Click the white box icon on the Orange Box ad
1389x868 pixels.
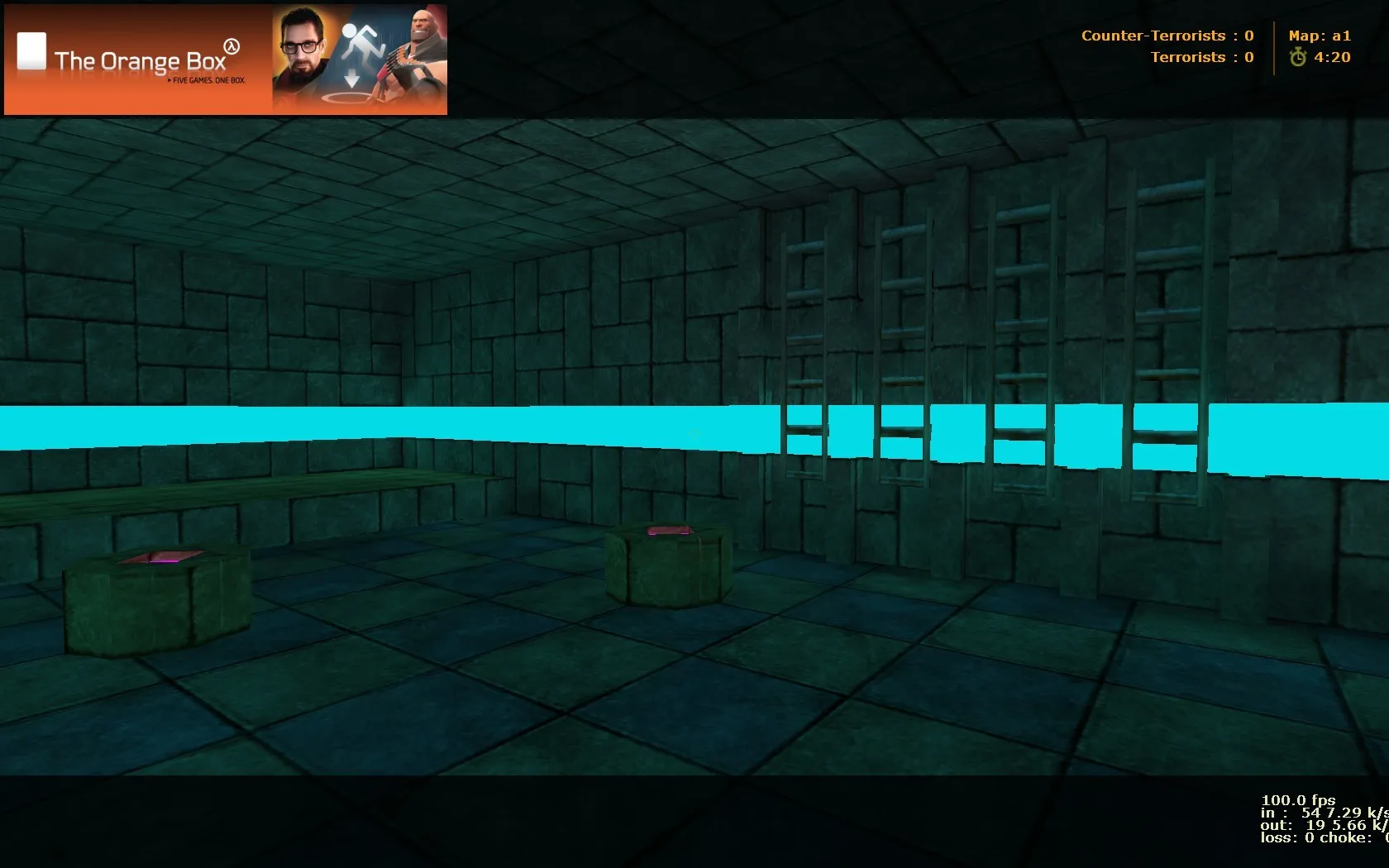(31, 52)
